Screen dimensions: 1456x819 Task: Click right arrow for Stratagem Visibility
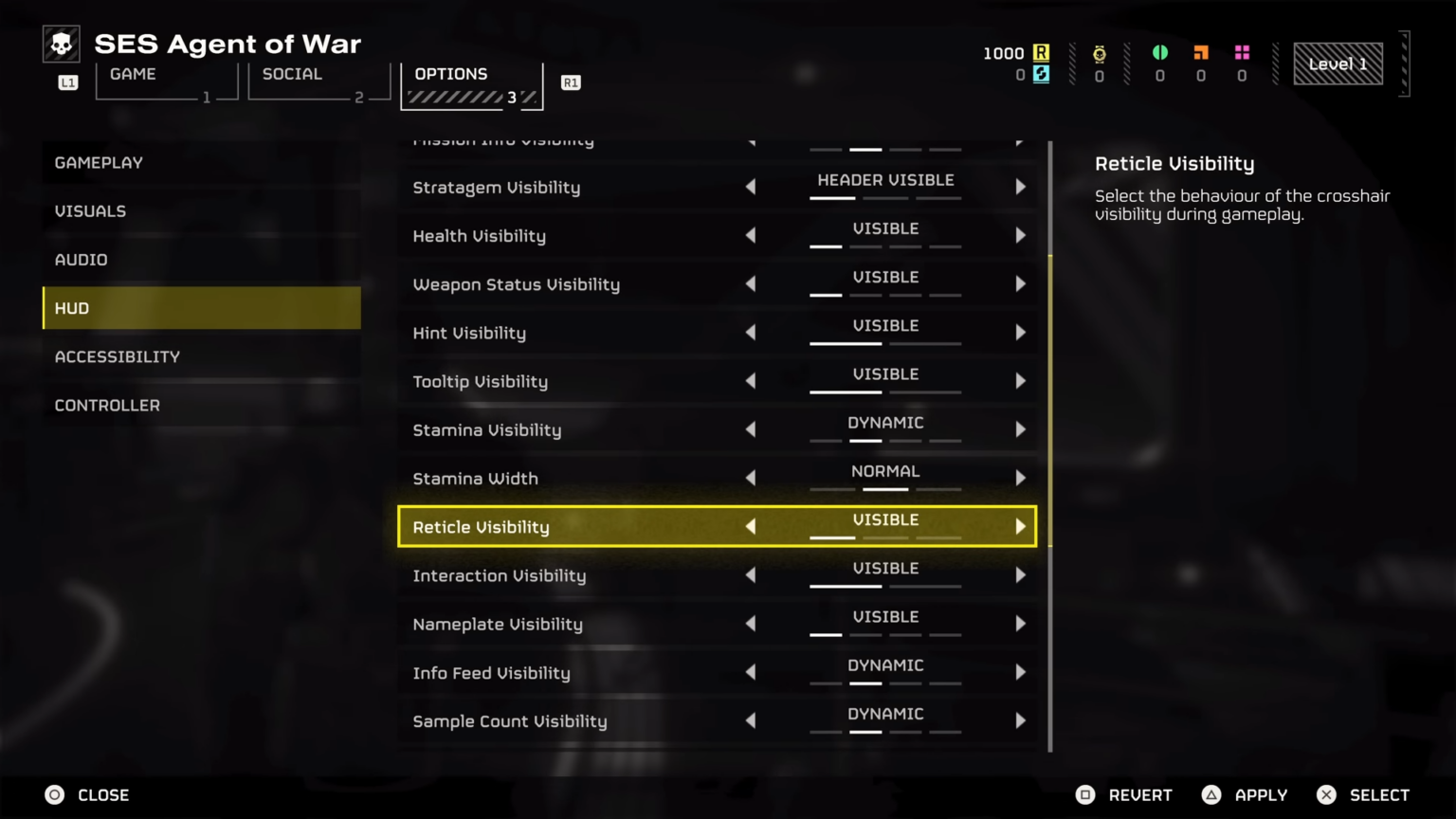tap(1020, 187)
